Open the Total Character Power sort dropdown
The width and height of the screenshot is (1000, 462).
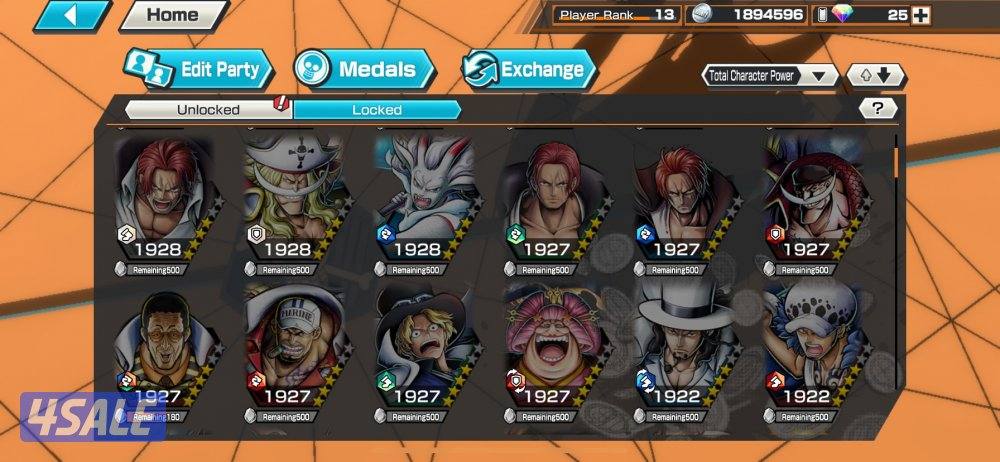(771, 76)
